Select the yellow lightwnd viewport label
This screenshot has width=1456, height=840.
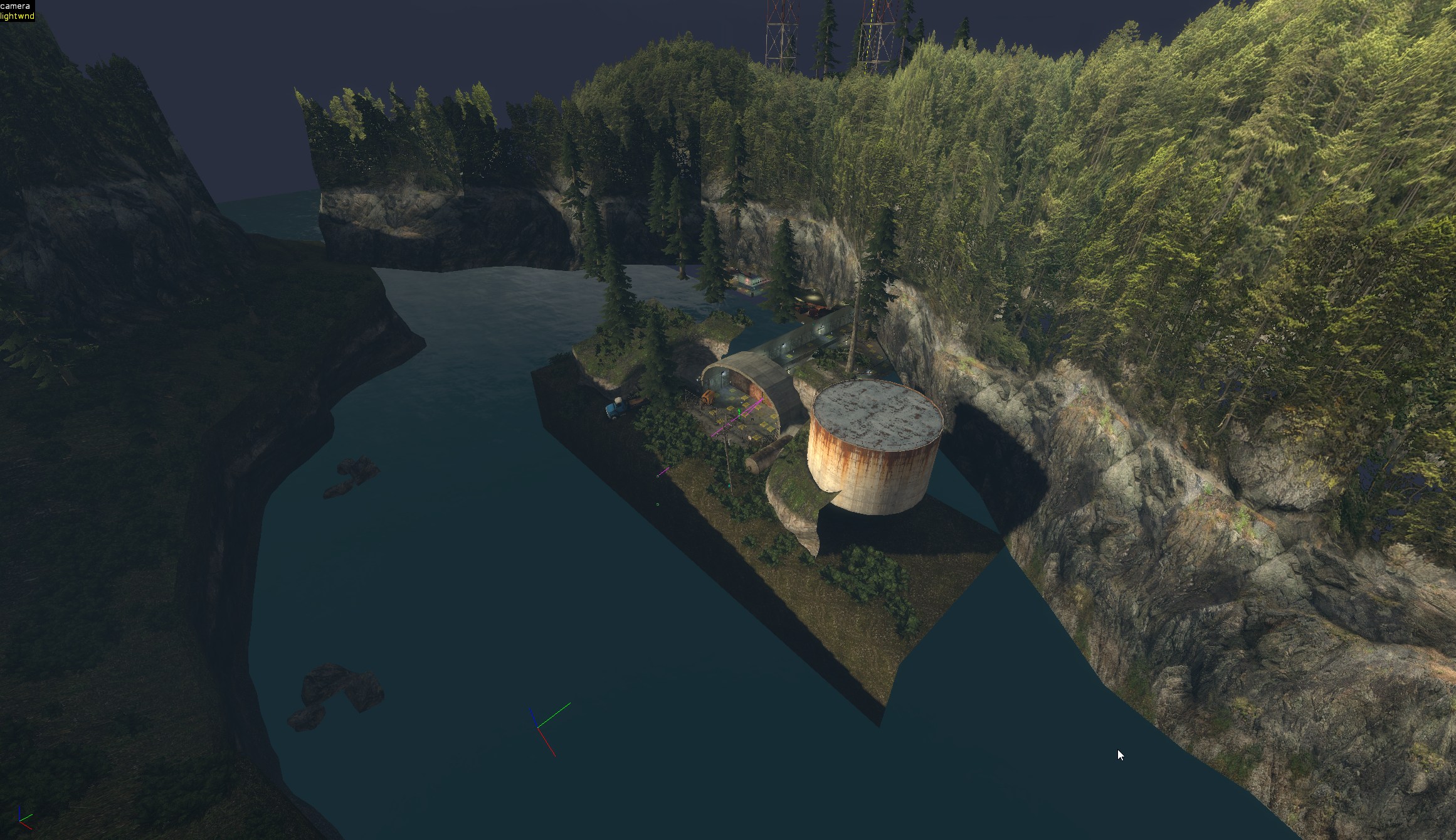point(18,16)
